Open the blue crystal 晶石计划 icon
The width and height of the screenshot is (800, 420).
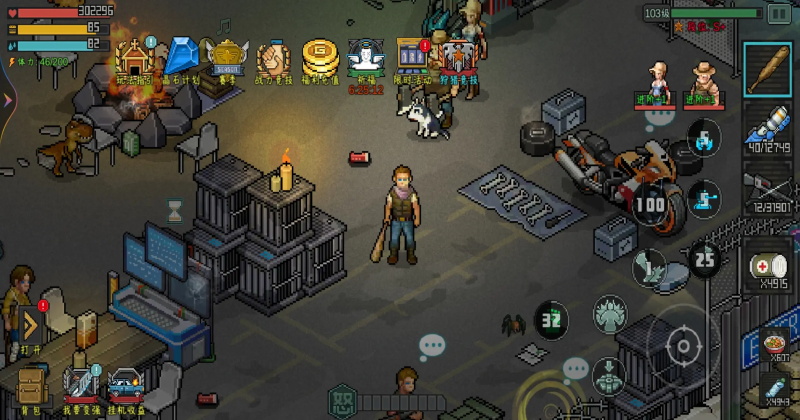(181, 58)
